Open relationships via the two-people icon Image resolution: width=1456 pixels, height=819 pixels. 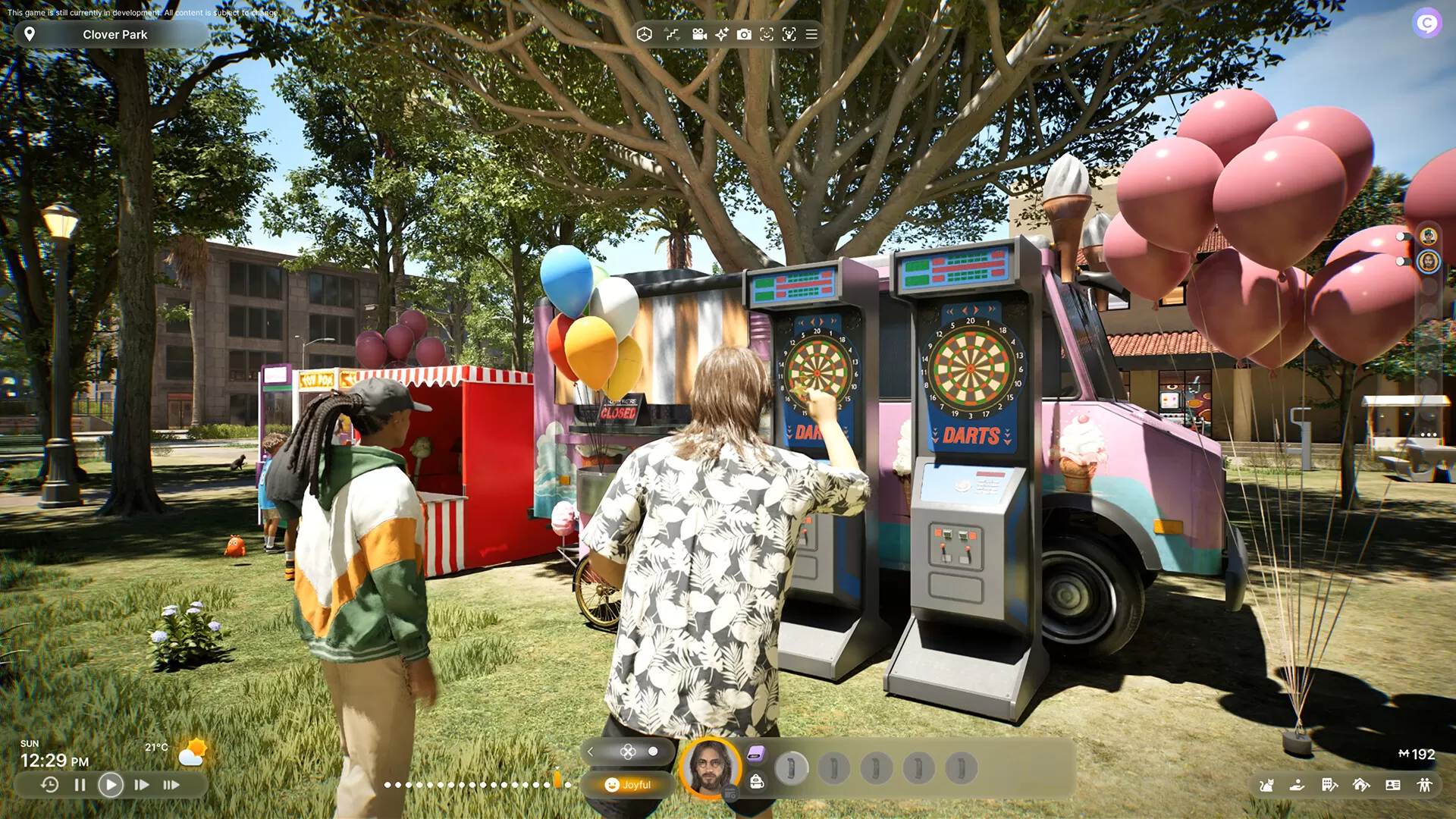point(1423,784)
